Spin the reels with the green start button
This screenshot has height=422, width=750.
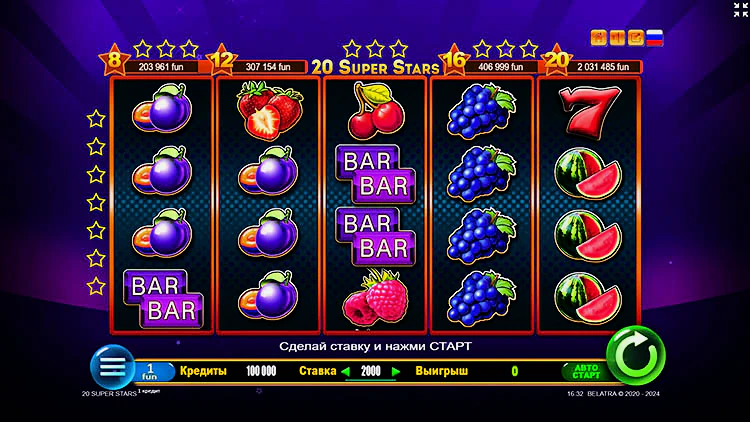(635, 355)
